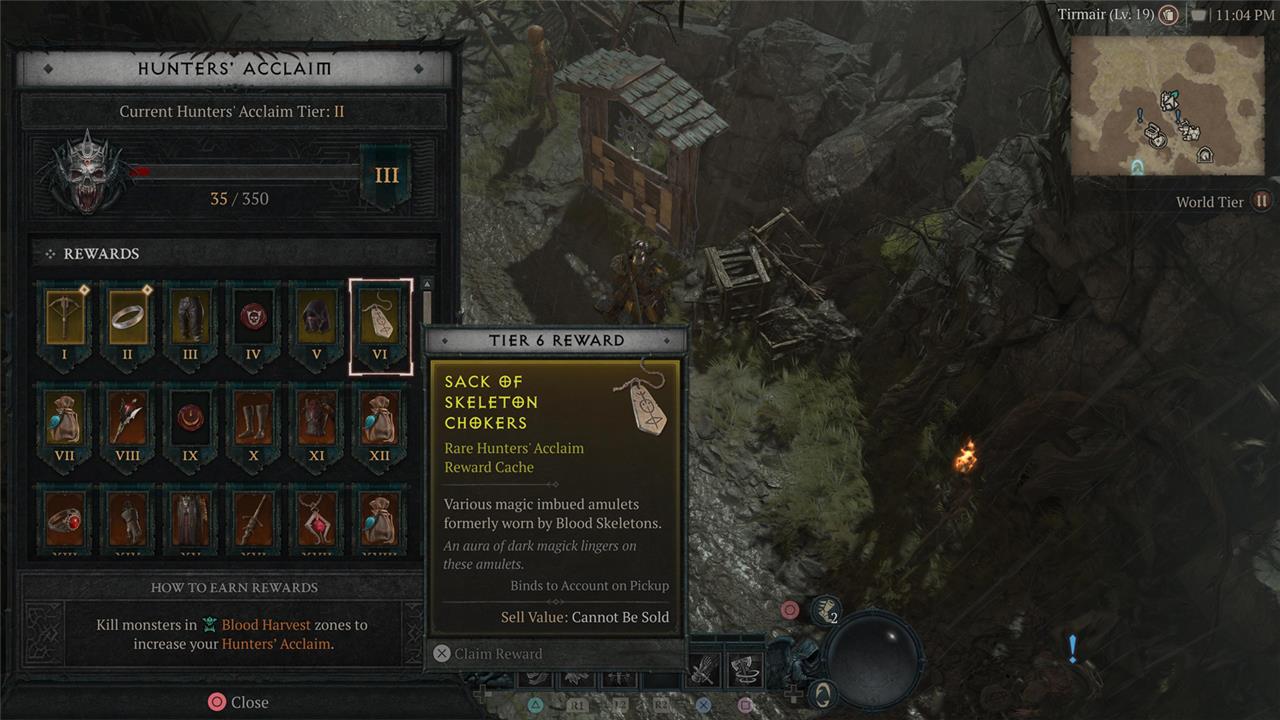Close the Hunters' Acclaim panel

pos(238,702)
